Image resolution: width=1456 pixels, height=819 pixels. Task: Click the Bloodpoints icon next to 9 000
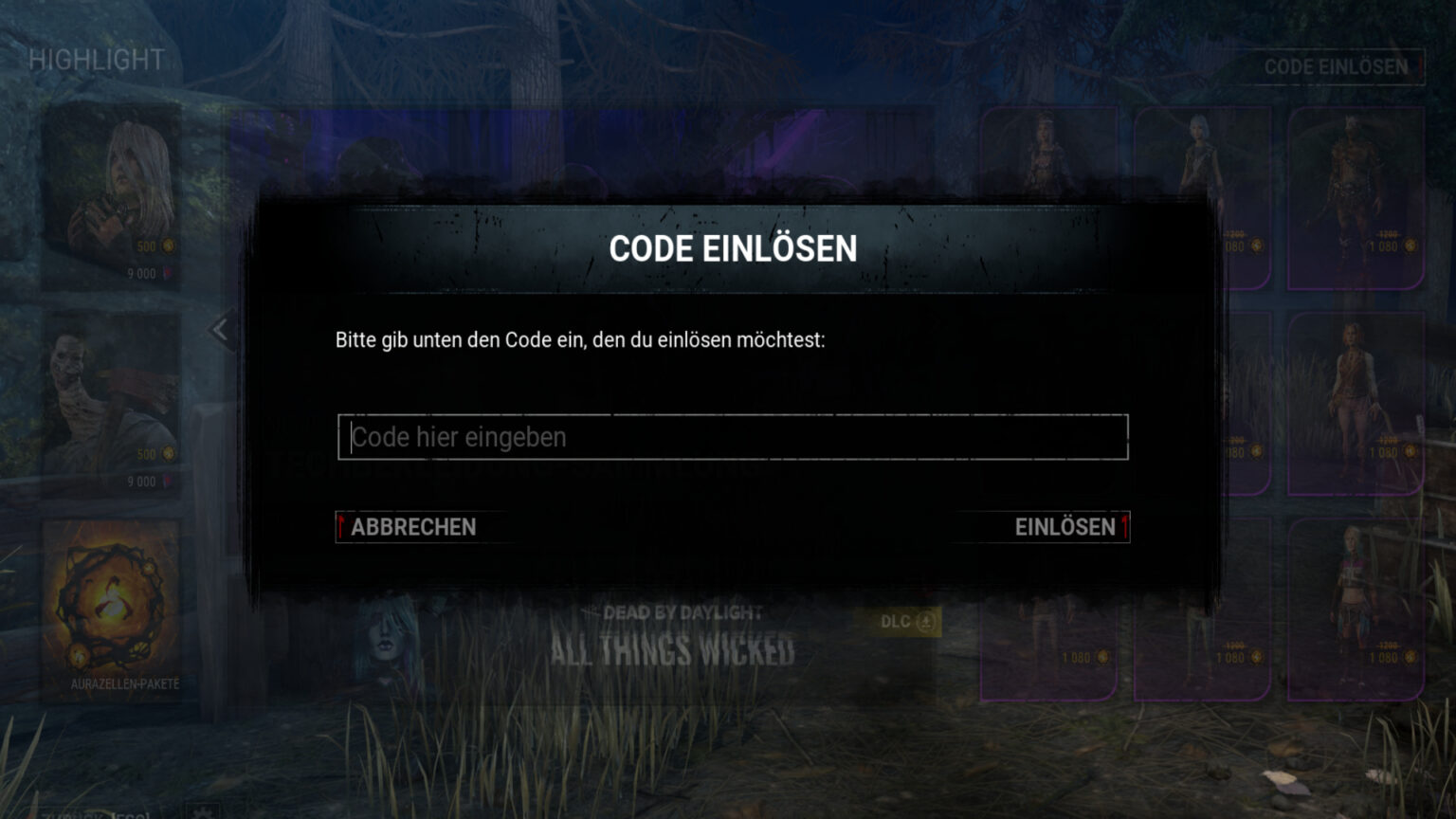pos(168,274)
